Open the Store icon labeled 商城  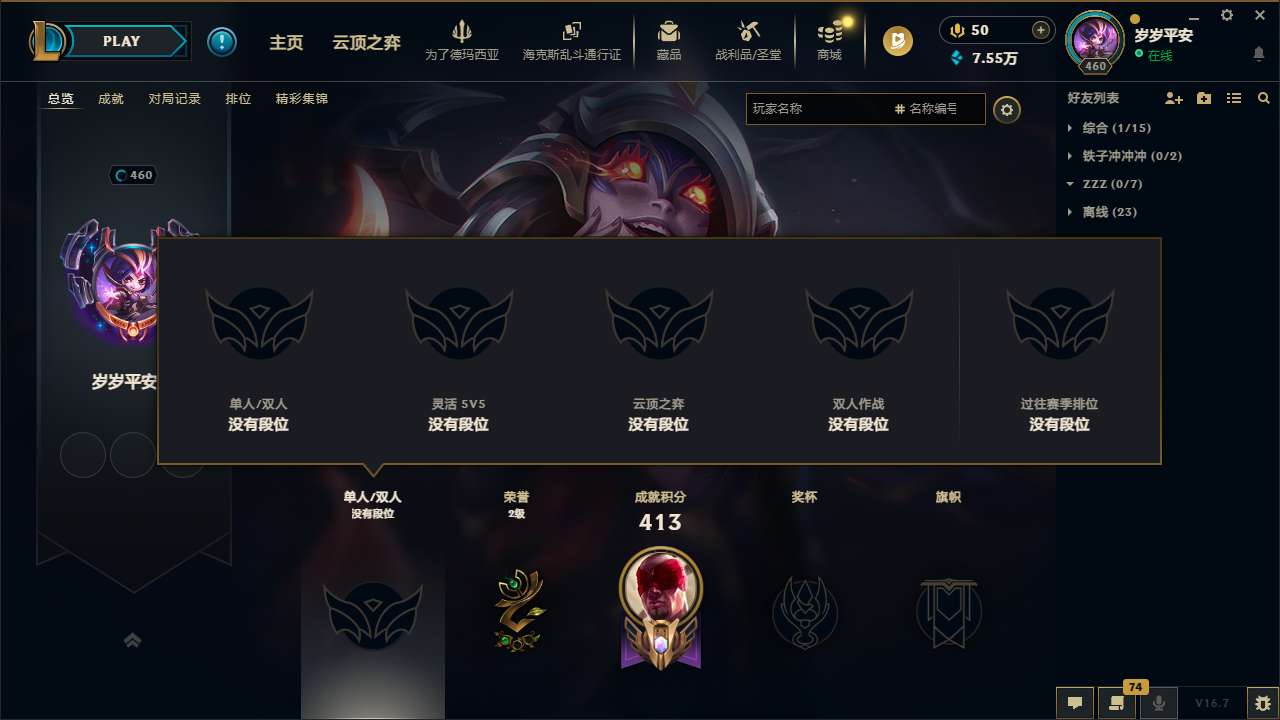pos(828,33)
